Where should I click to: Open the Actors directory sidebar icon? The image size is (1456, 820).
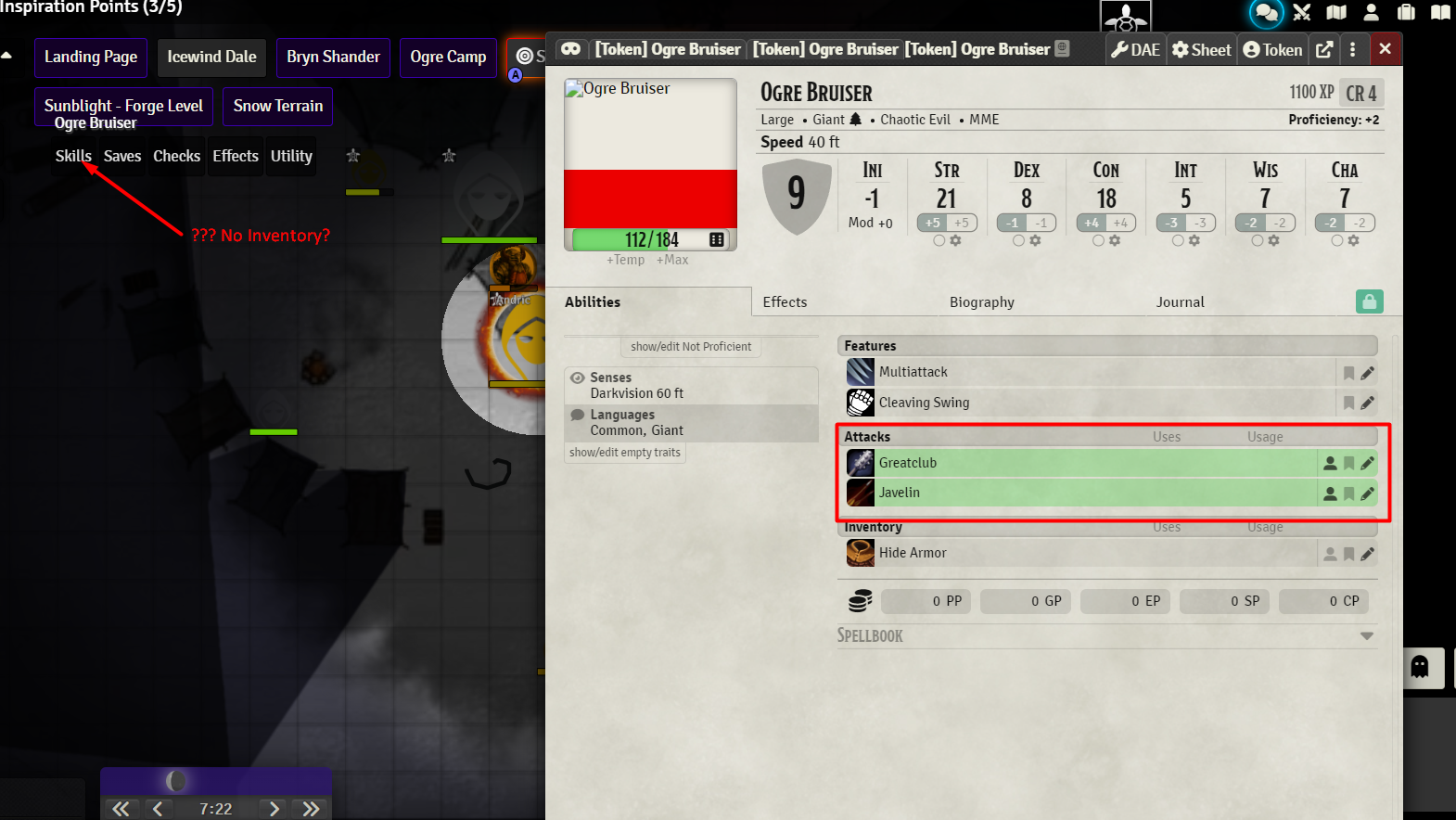coord(1371,13)
